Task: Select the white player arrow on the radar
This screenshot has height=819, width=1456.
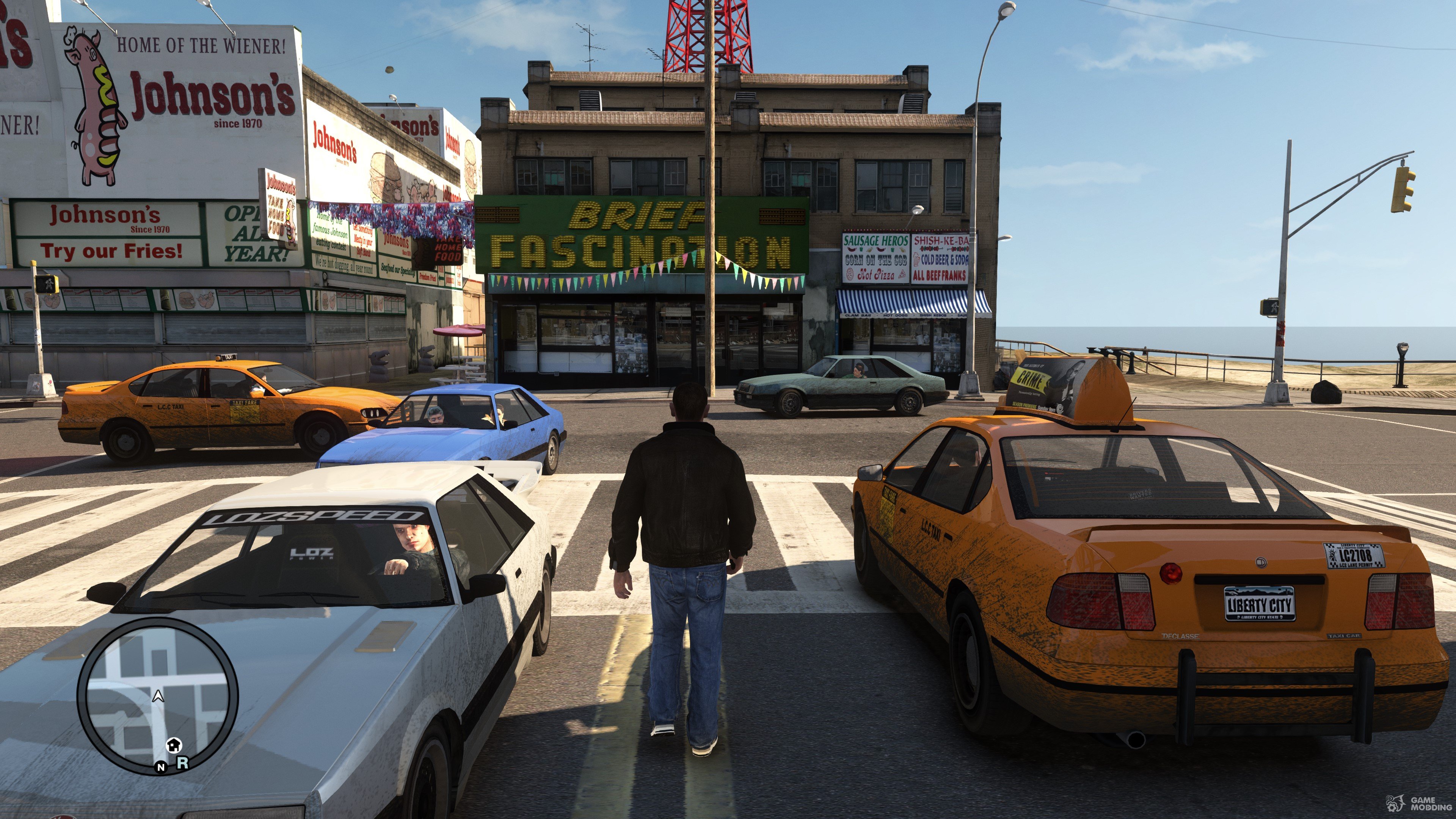Action: coord(158,697)
